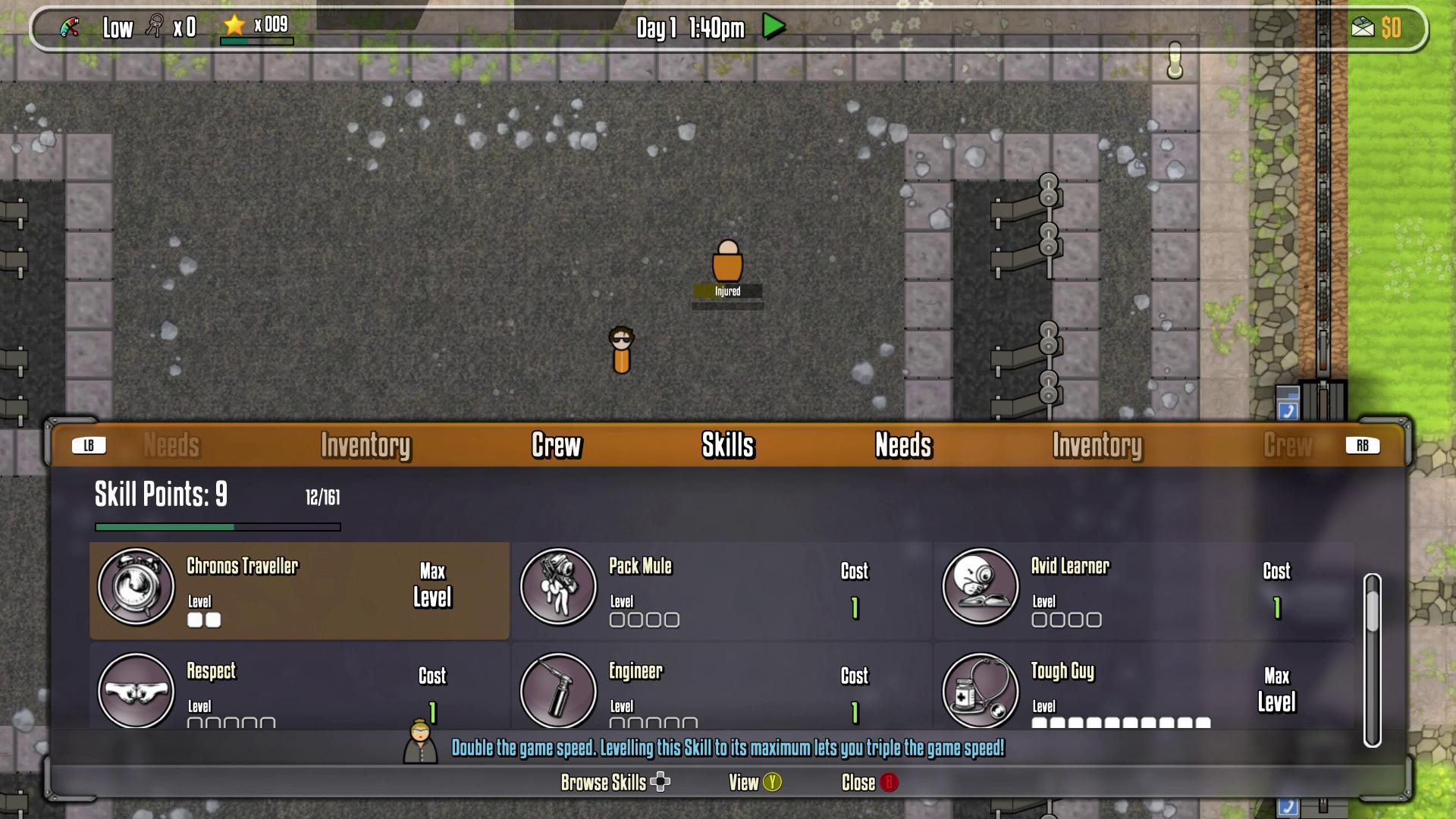The width and height of the screenshot is (1456, 819).
Task: Select the Inventory tab
Action: point(366,447)
